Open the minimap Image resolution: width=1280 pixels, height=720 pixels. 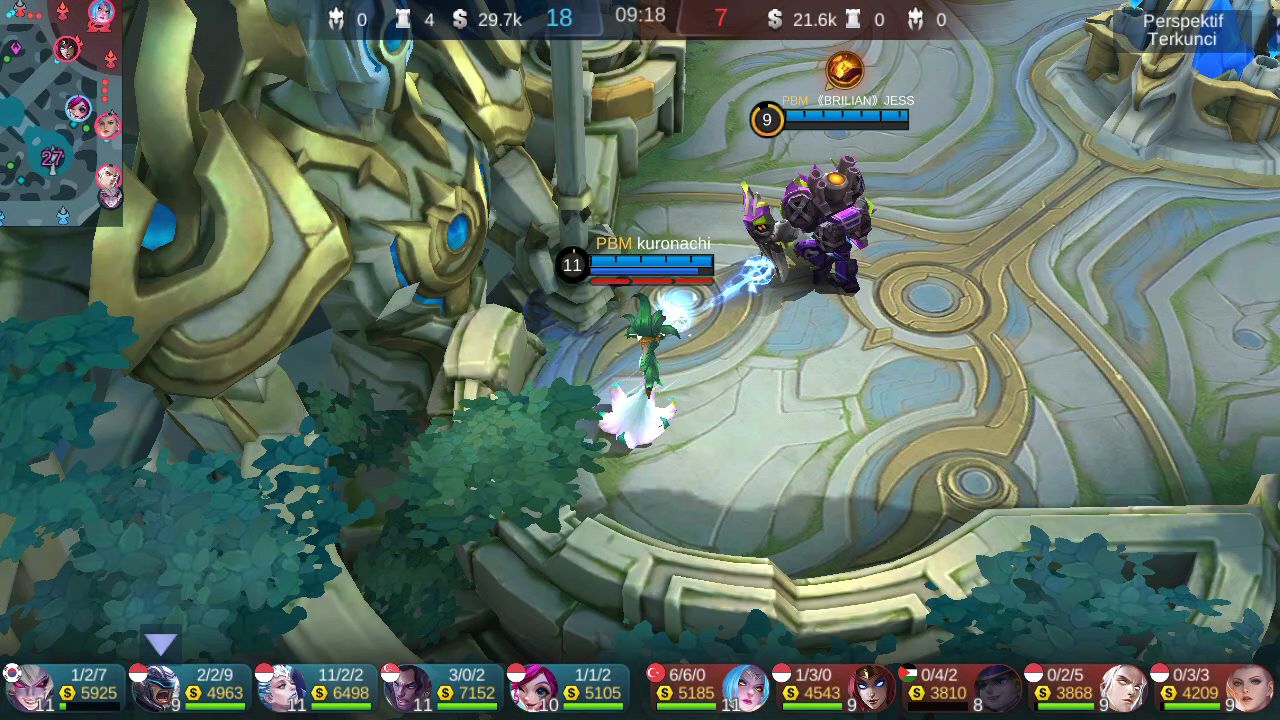click(60, 112)
